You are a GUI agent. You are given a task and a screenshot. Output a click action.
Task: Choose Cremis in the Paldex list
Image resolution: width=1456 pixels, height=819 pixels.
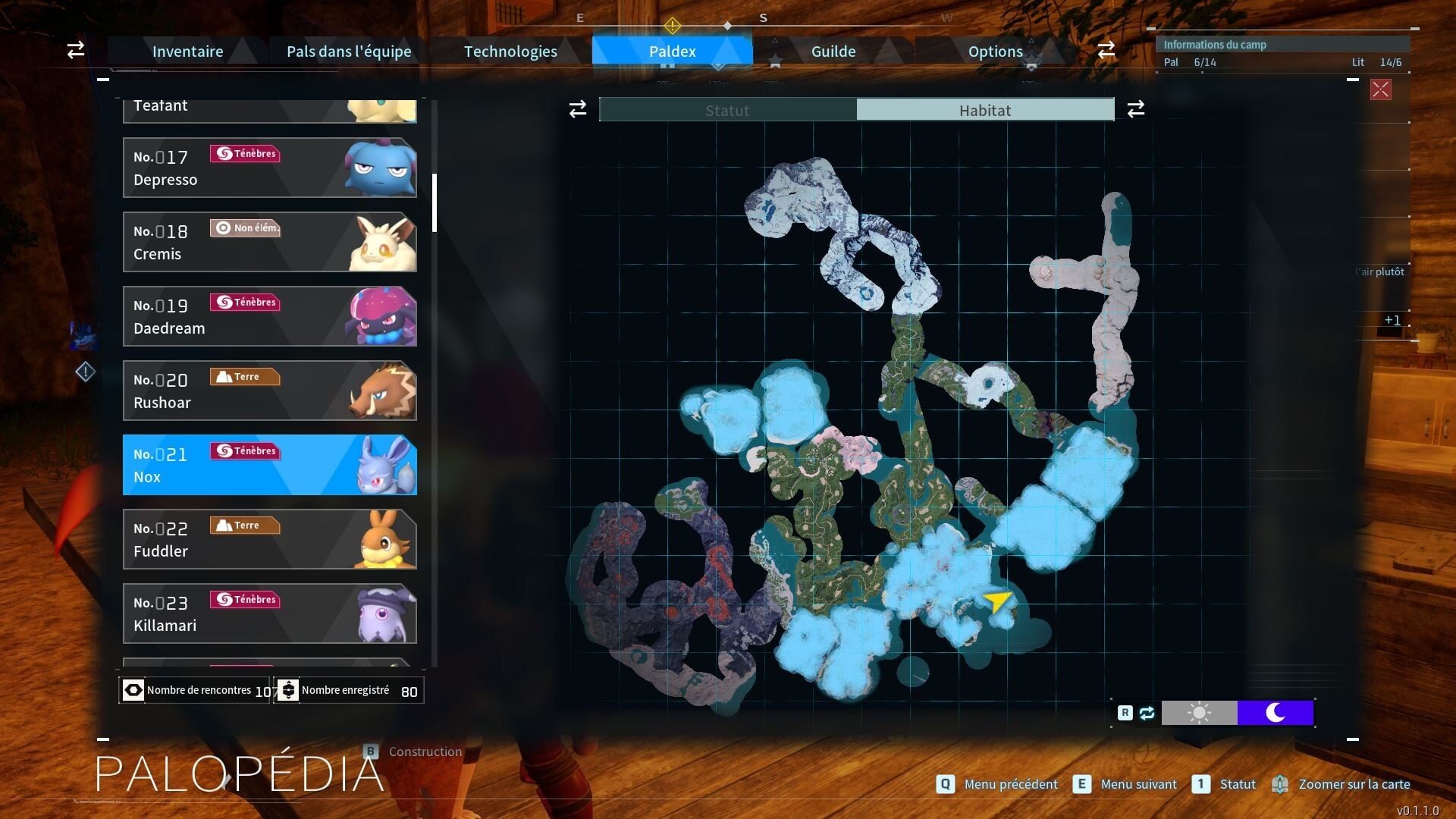269,242
